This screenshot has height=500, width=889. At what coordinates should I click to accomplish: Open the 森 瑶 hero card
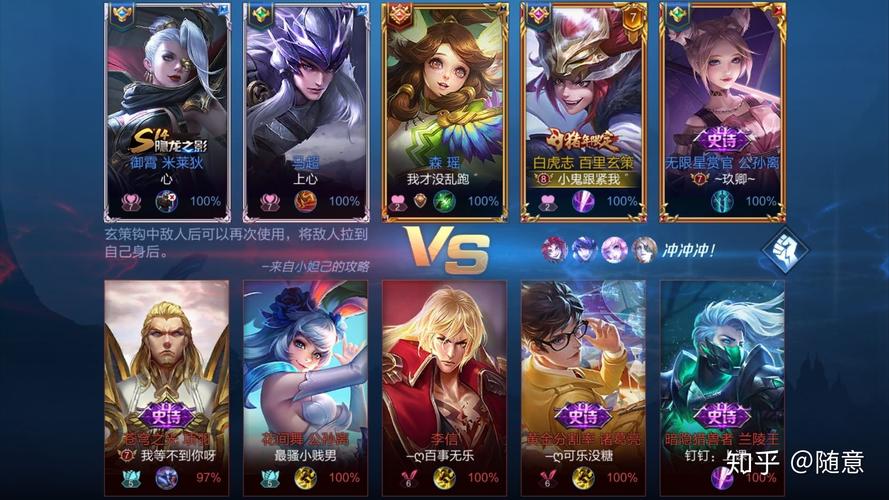pyautogui.click(x=445, y=110)
